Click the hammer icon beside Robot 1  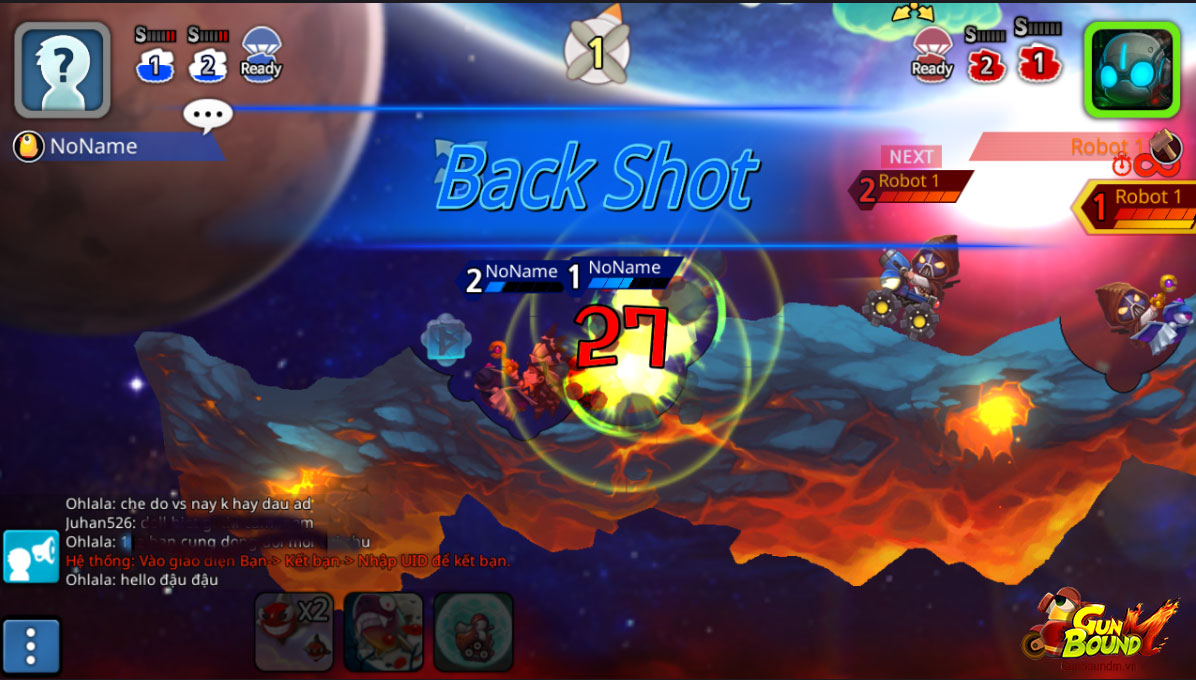[x=1165, y=146]
